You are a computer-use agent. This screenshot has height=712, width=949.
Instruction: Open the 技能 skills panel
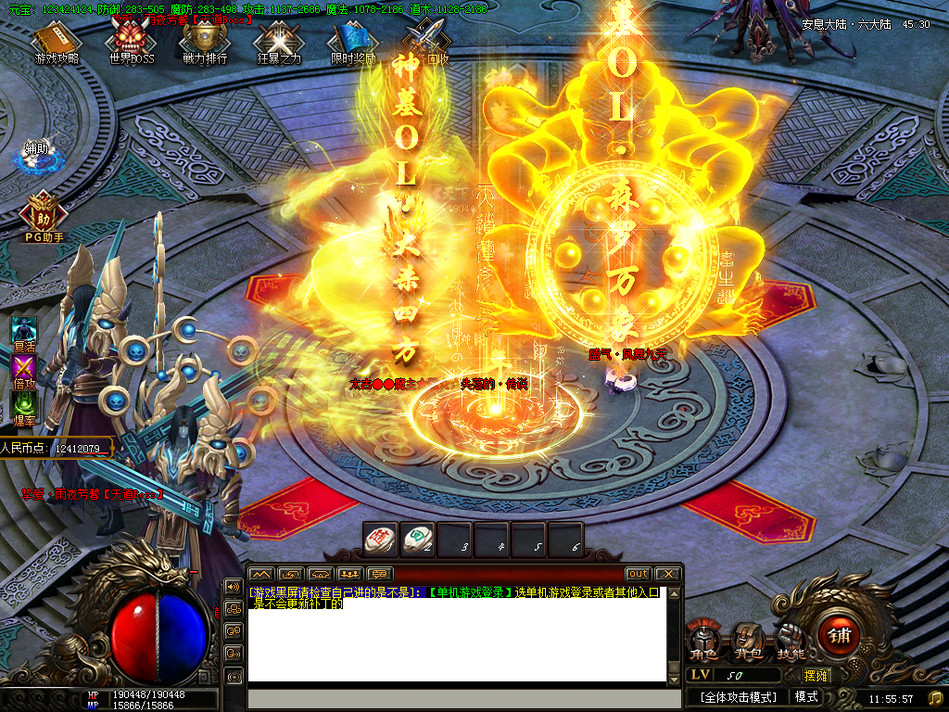791,641
